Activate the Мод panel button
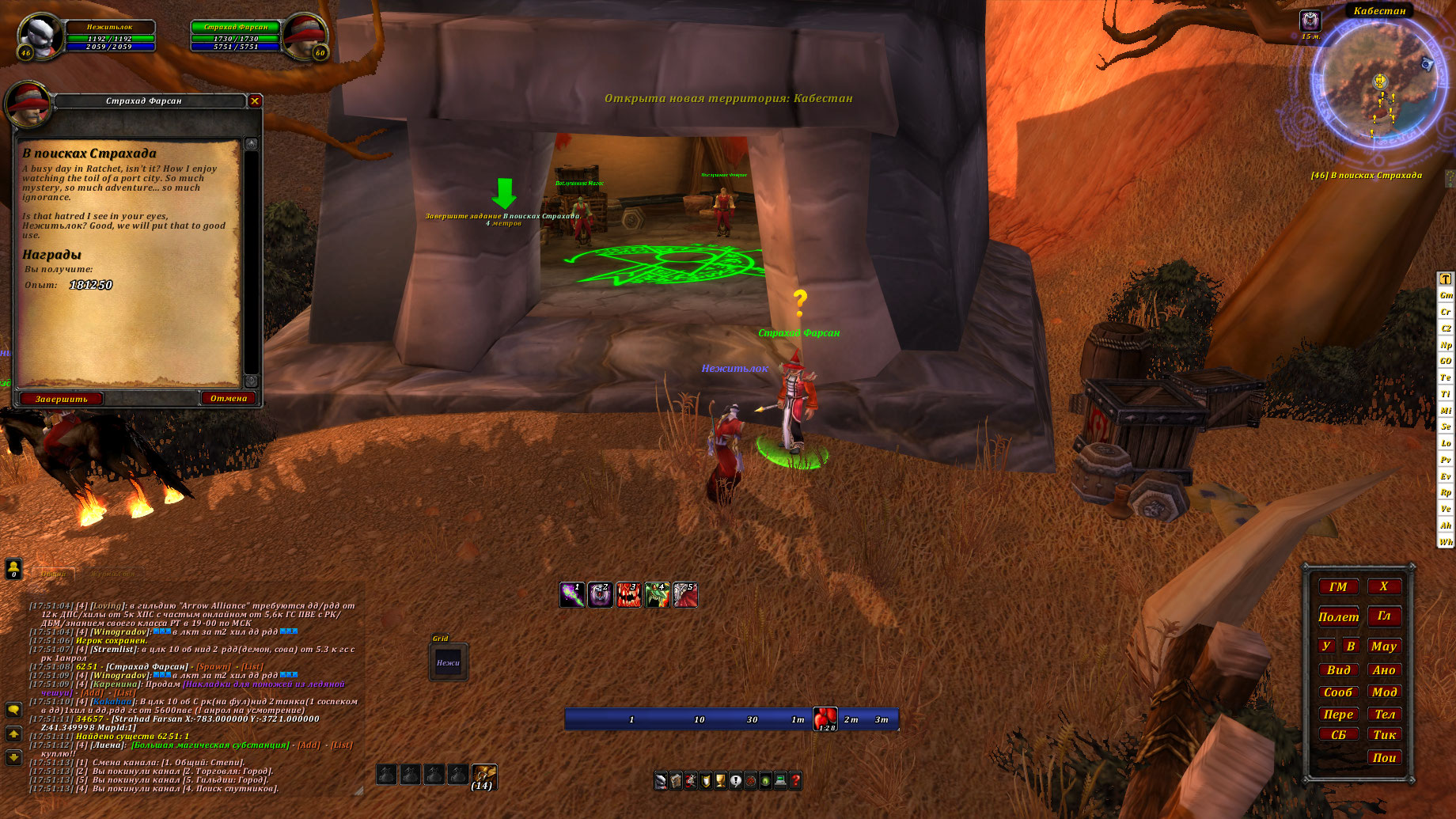 (x=1384, y=692)
